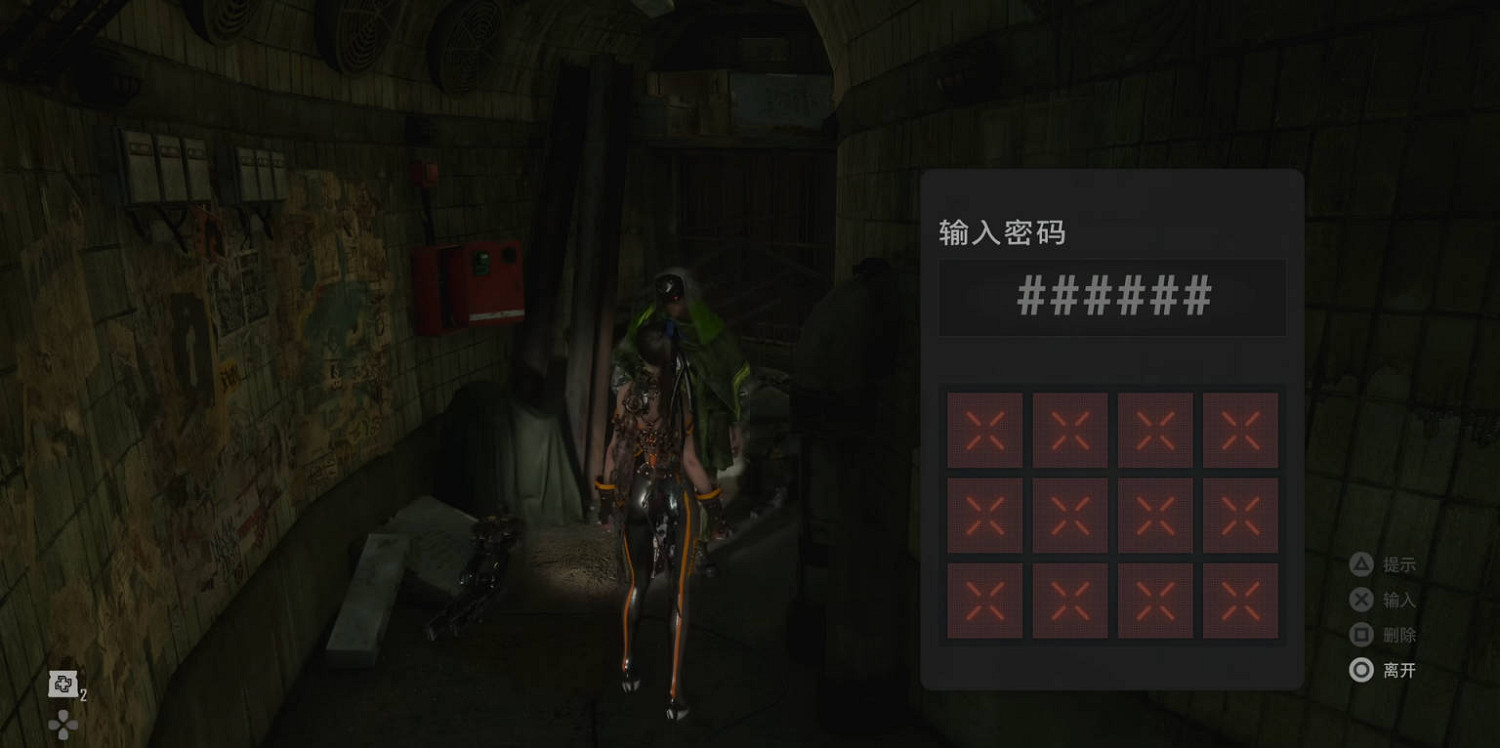
Task: Click the 提示 hint label
Action: (x=1399, y=563)
